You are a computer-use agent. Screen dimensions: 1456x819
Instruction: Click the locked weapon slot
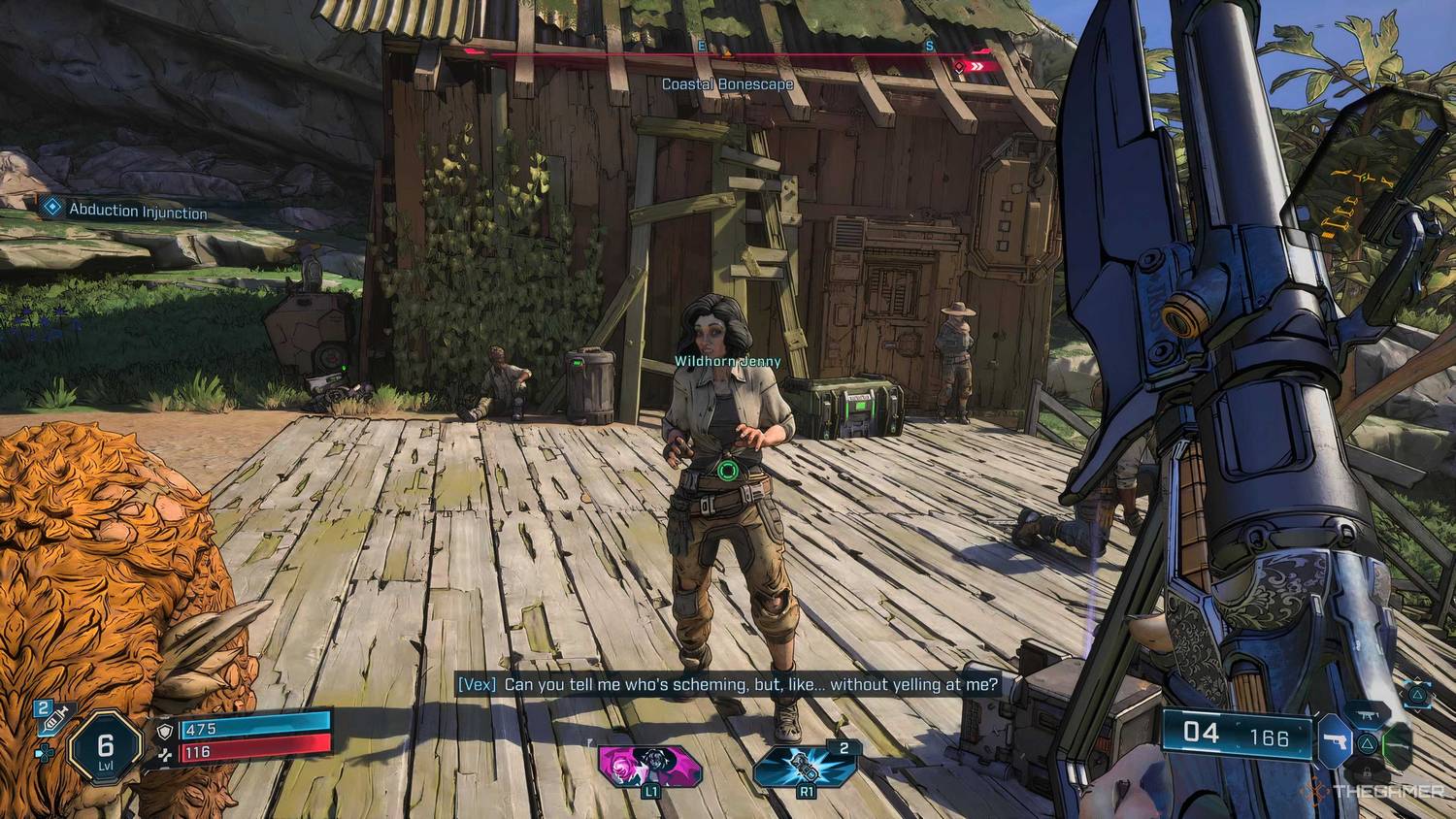pyautogui.click(x=1366, y=773)
